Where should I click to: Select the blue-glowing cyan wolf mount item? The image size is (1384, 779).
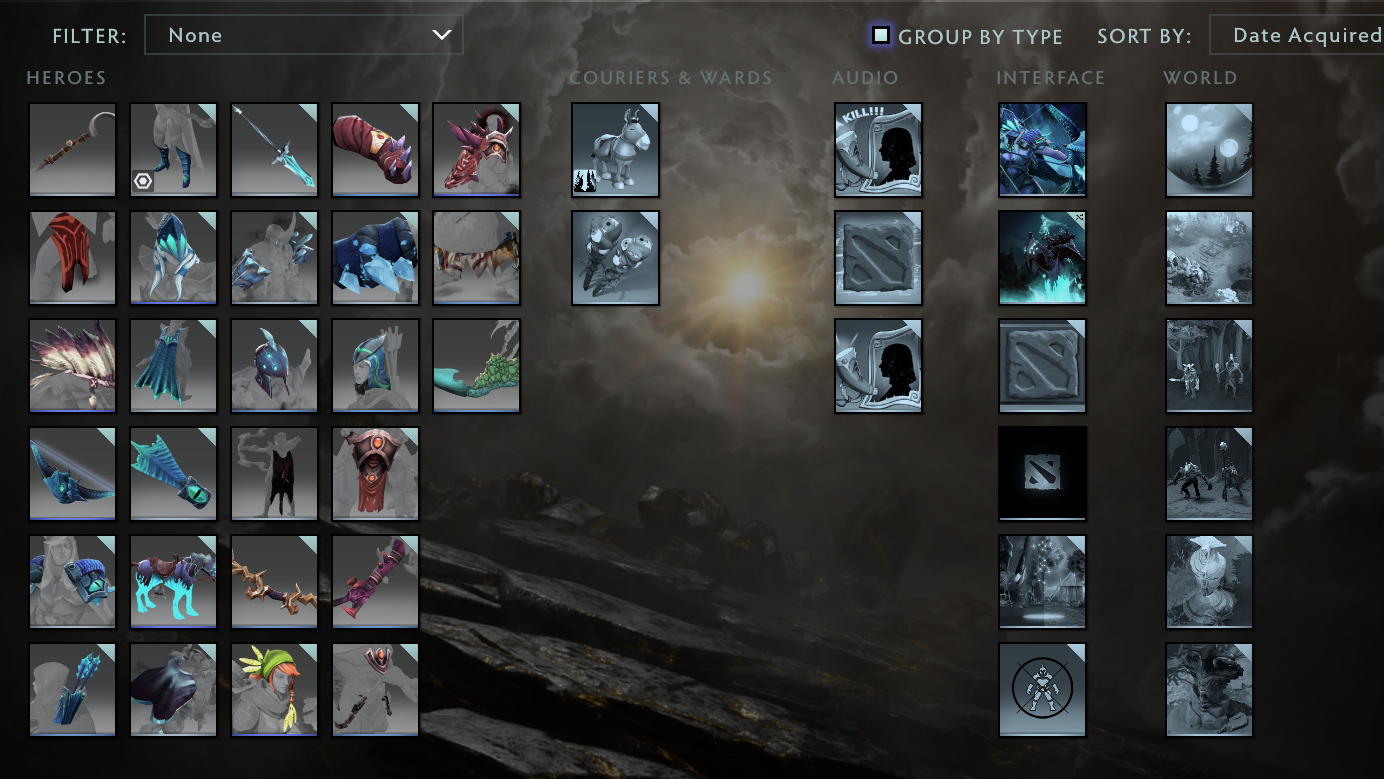(173, 581)
